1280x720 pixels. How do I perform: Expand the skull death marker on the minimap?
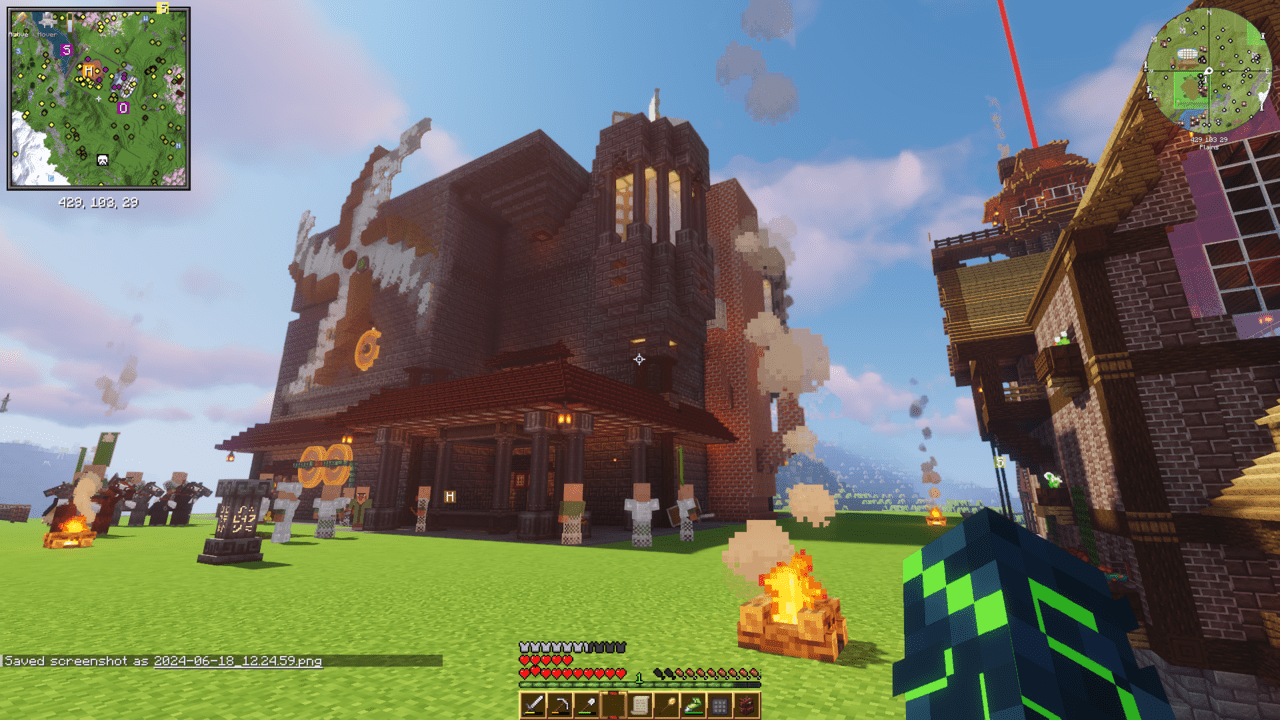click(x=102, y=159)
